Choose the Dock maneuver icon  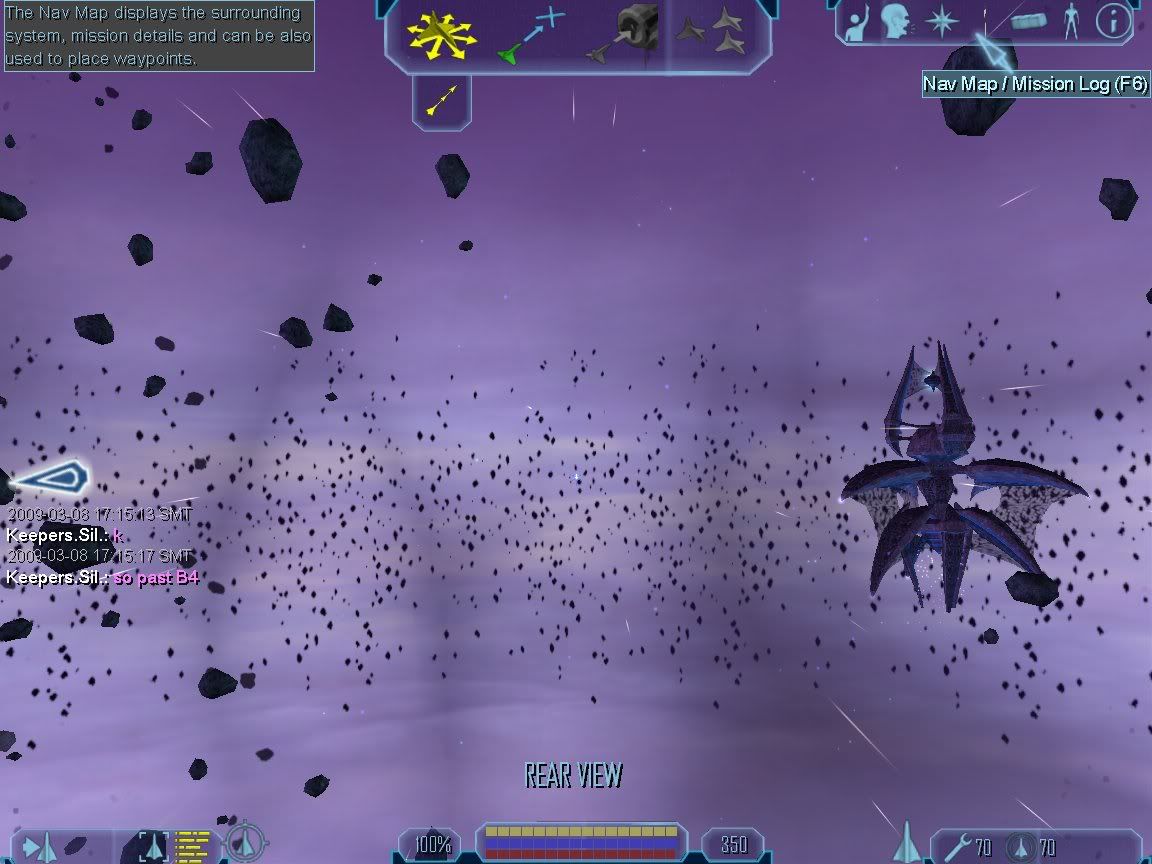[x=628, y=33]
